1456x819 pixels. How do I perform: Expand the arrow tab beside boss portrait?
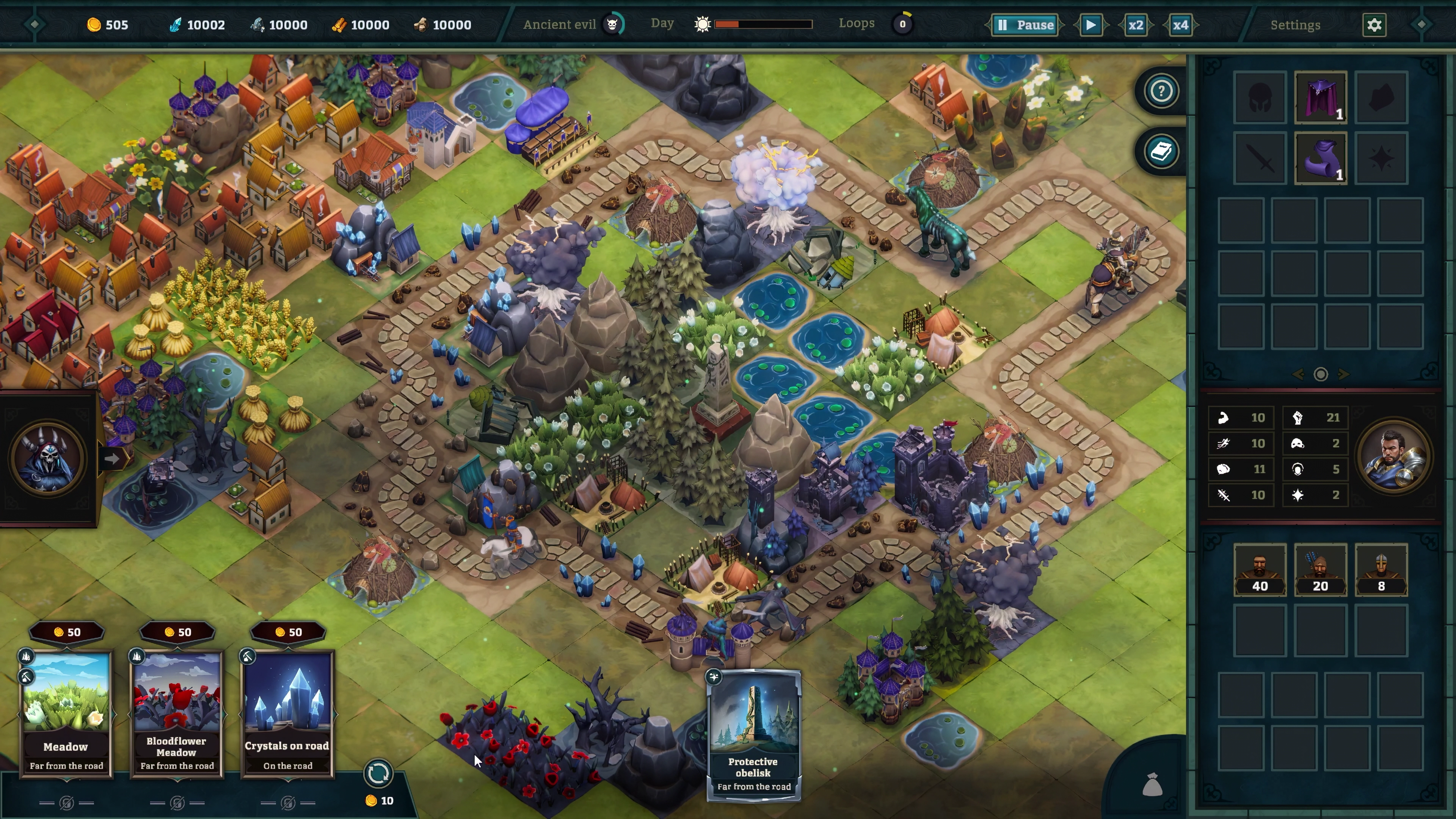pos(112,459)
